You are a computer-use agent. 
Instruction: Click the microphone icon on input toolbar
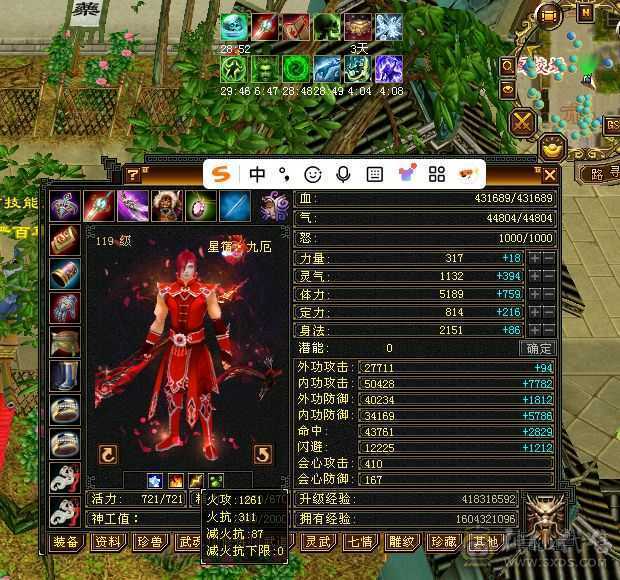point(343,174)
